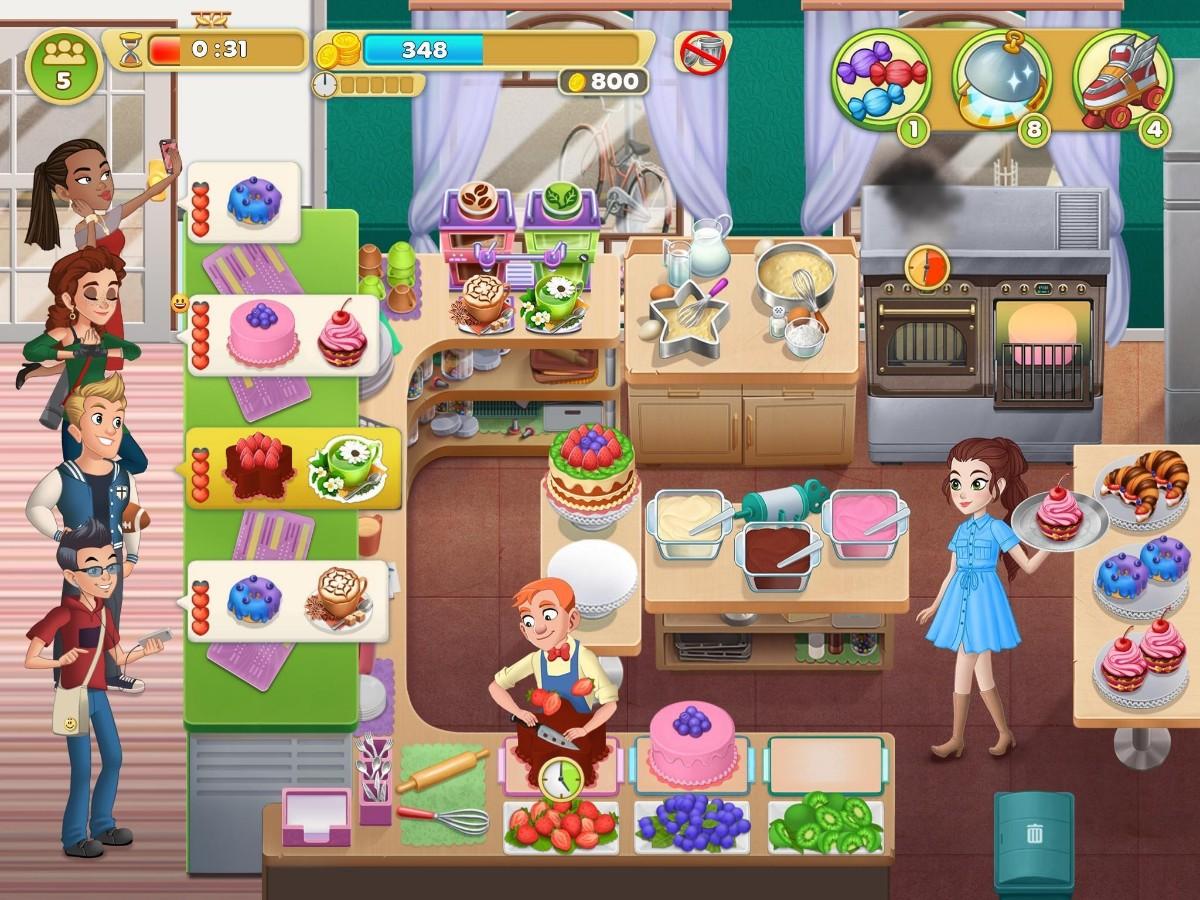
Task: Select the pink cake and cupcake order
Action: [x=284, y=335]
